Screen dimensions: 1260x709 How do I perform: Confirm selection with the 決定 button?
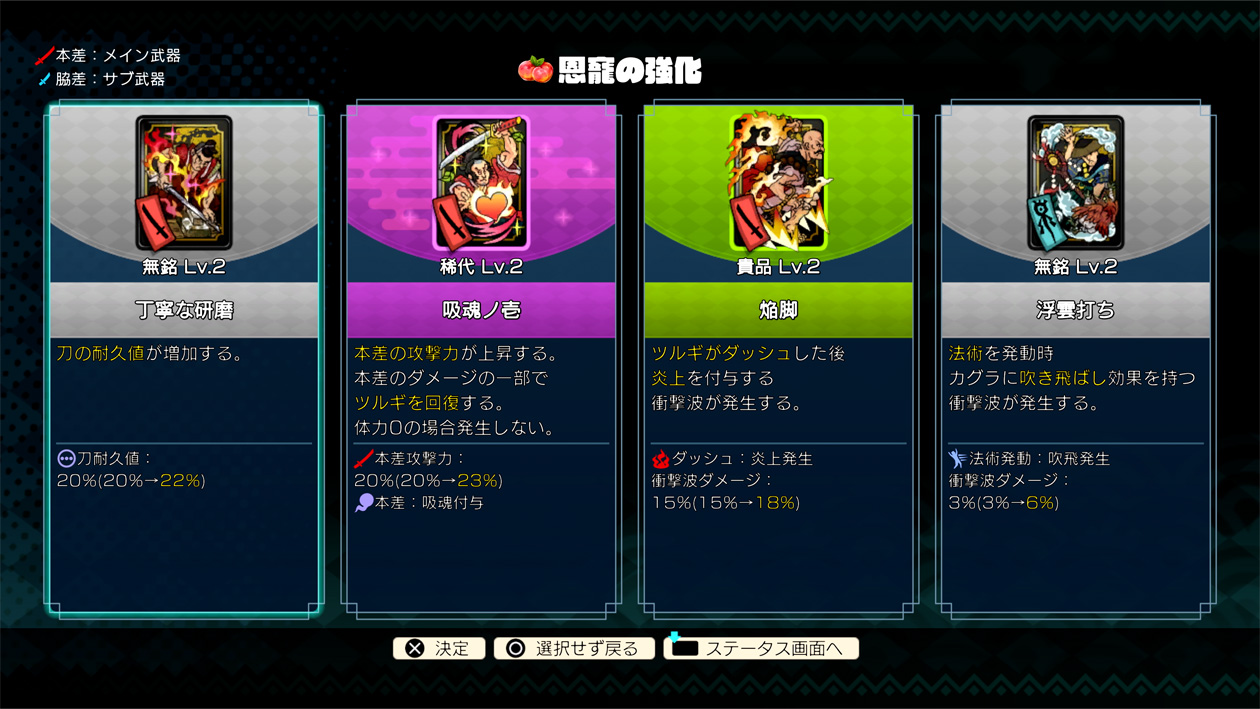click(439, 648)
